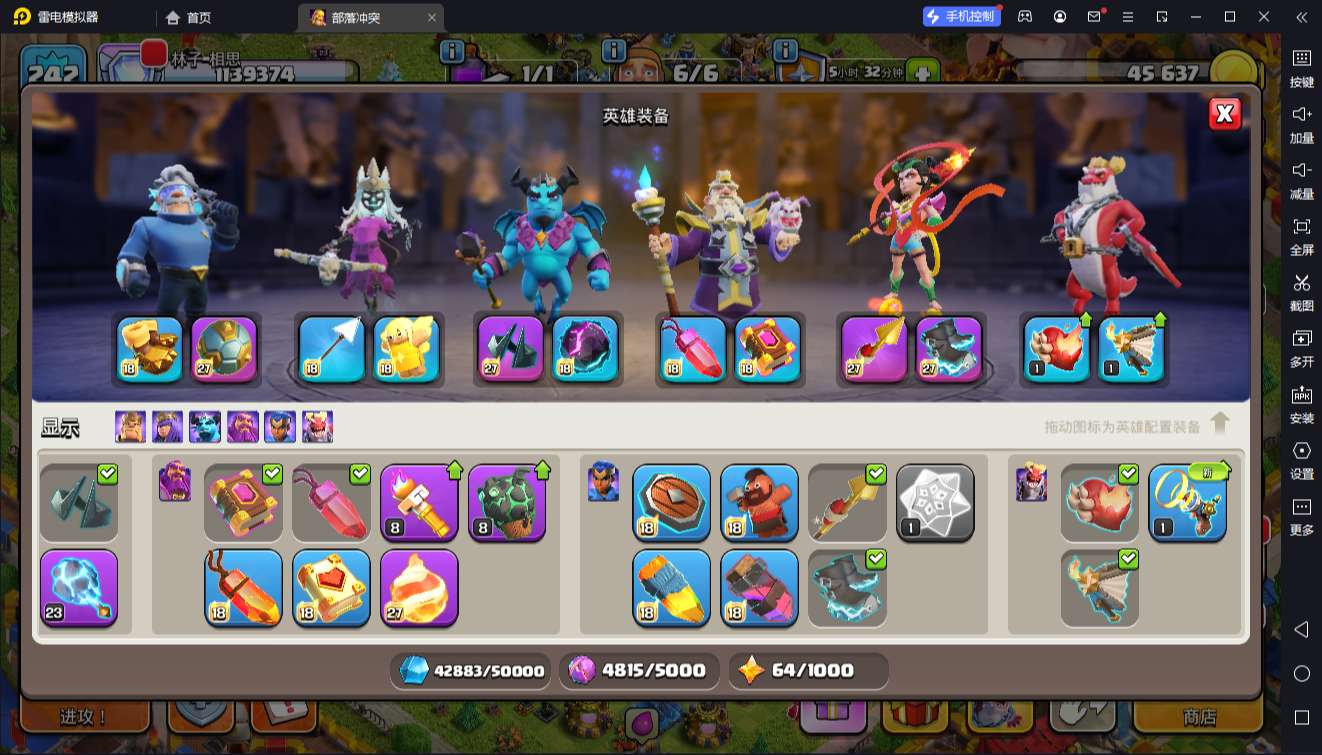Select the equipped Spiky Ball slot
This screenshot has height=755, width=1322.
point(224,350)
